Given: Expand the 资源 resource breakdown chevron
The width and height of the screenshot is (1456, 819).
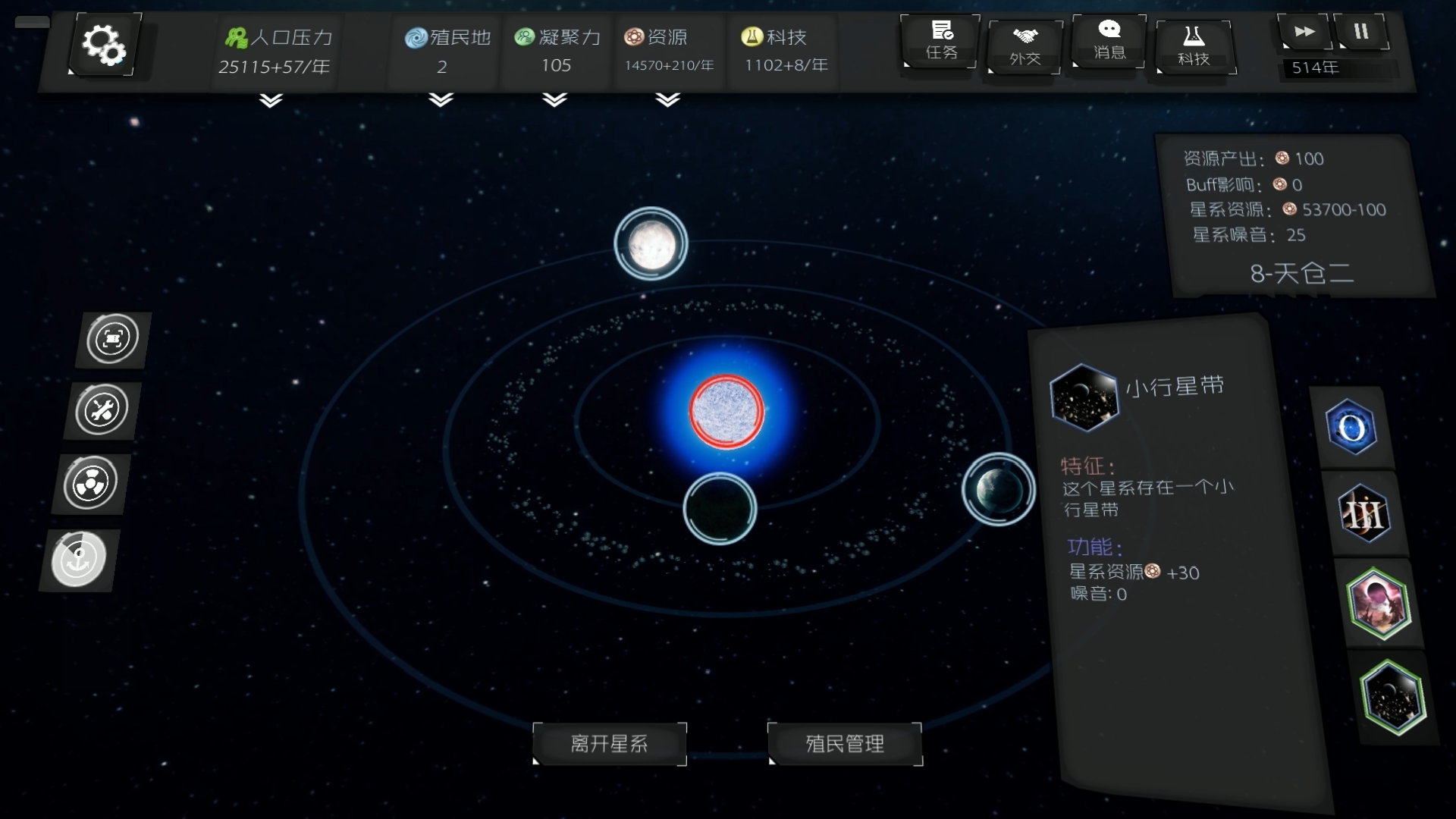Looking at the screenshot, I should (x=666, y=99).
